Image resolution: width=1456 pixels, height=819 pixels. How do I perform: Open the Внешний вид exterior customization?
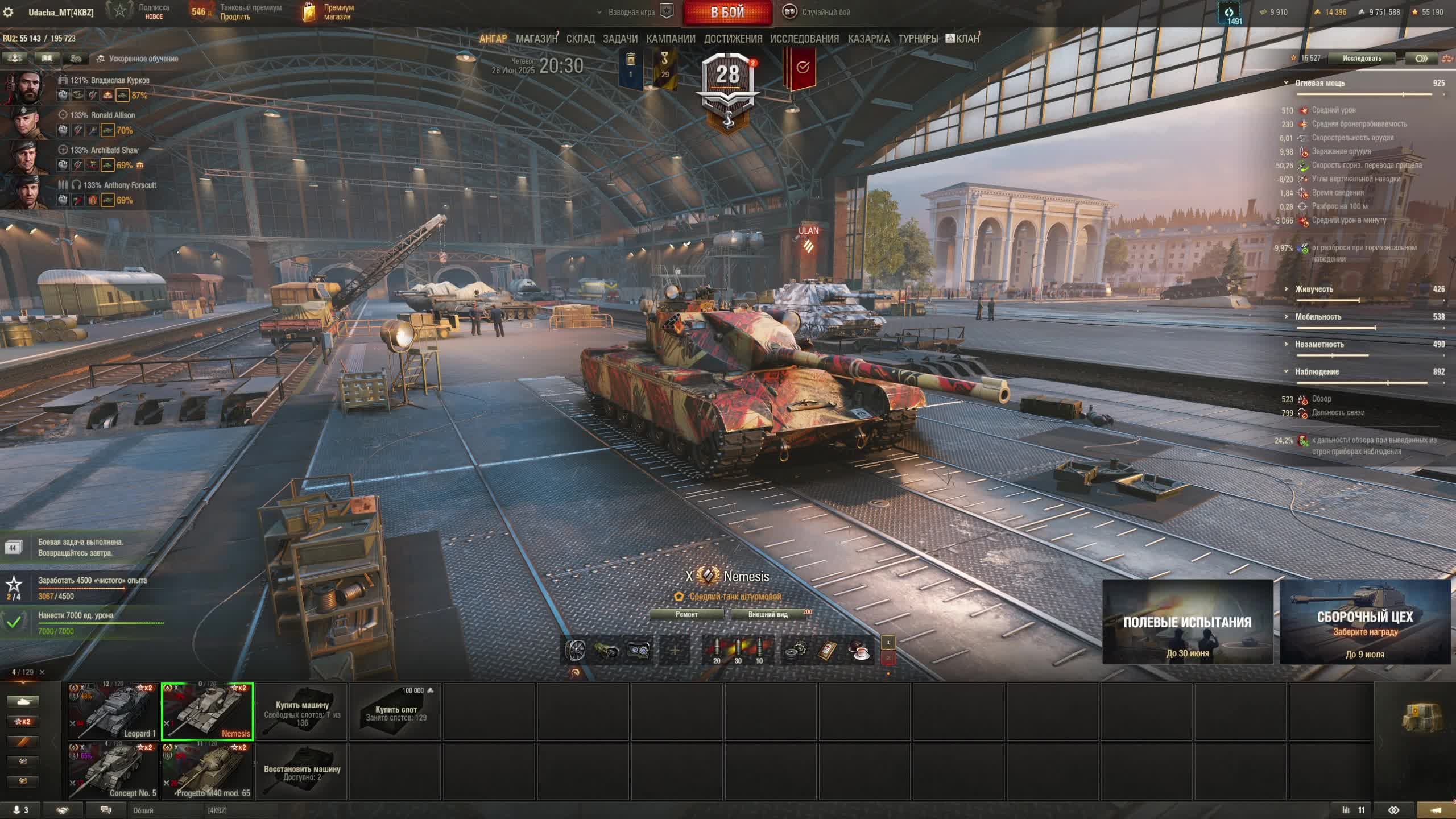pos(768,614)
